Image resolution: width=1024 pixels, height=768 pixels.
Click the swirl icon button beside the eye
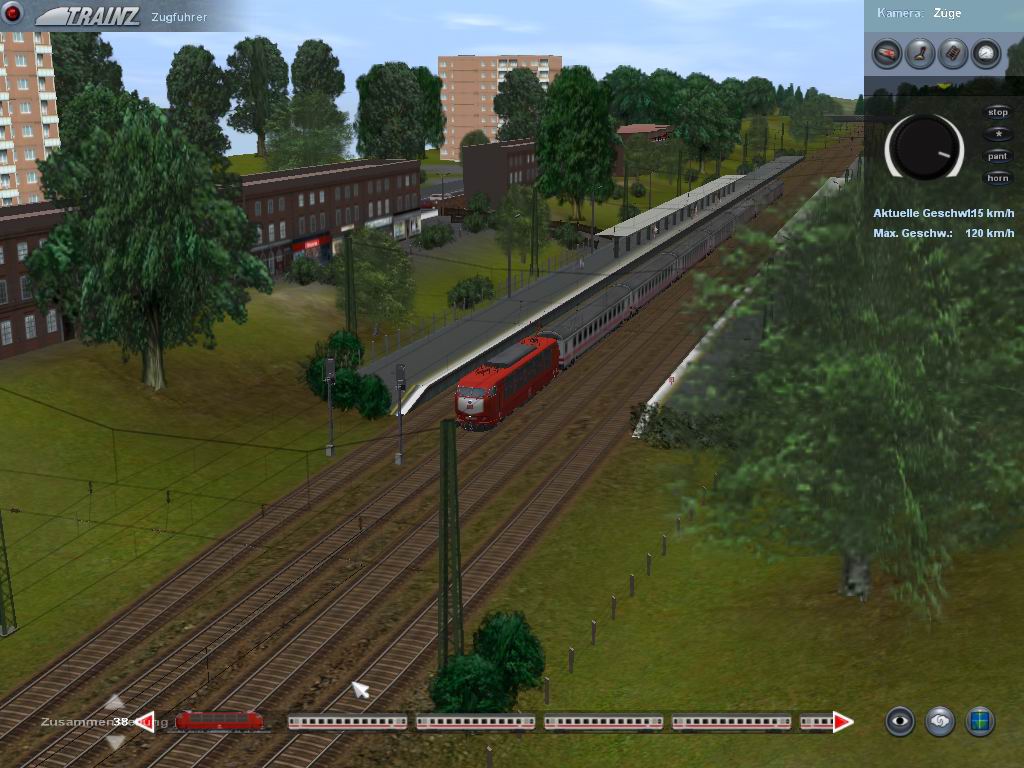940,721
